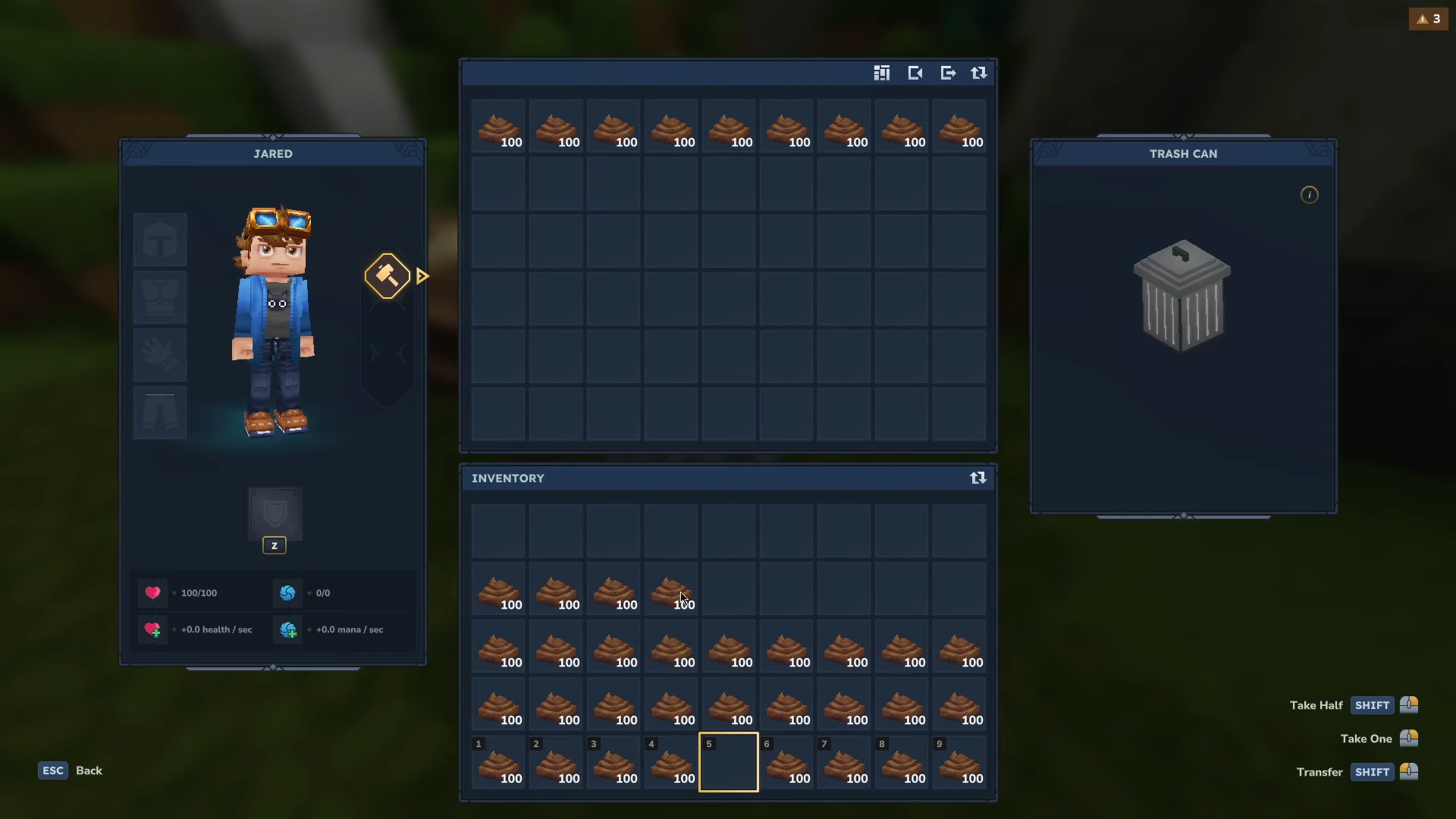This screenshot has width=1456, height=819.
Task: Pick the dirt stack in hotbar slot 9
Action: [959, 763]
